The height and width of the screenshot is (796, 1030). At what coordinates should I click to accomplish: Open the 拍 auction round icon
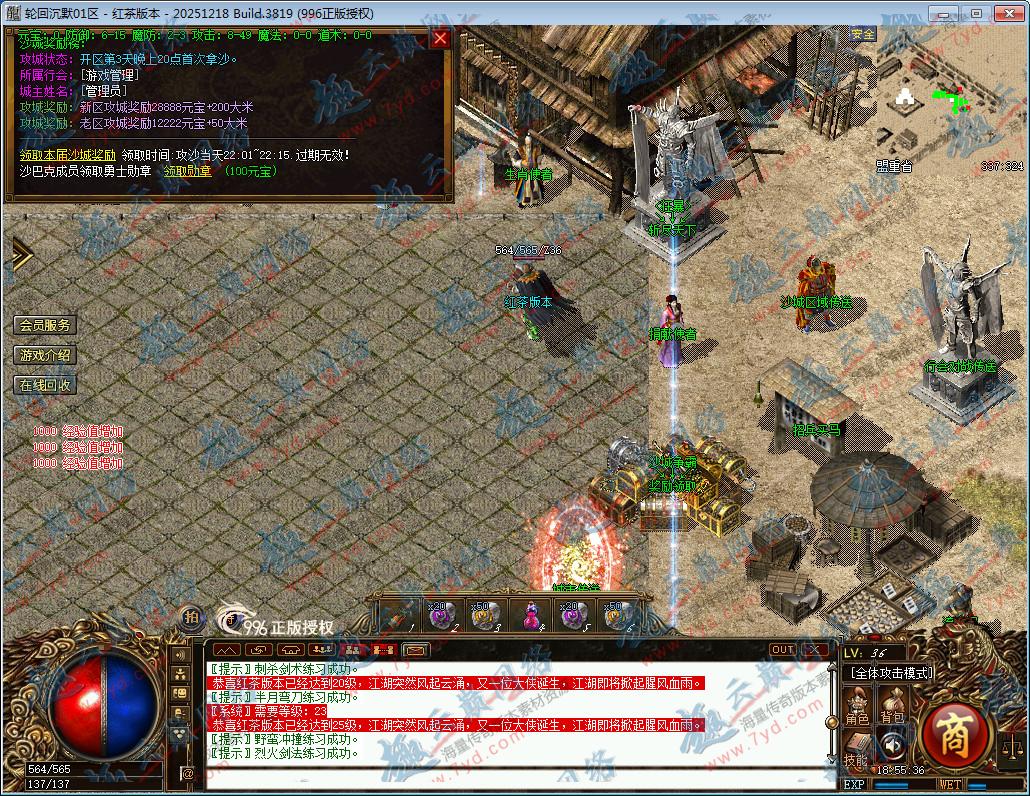tap(191, 618)
